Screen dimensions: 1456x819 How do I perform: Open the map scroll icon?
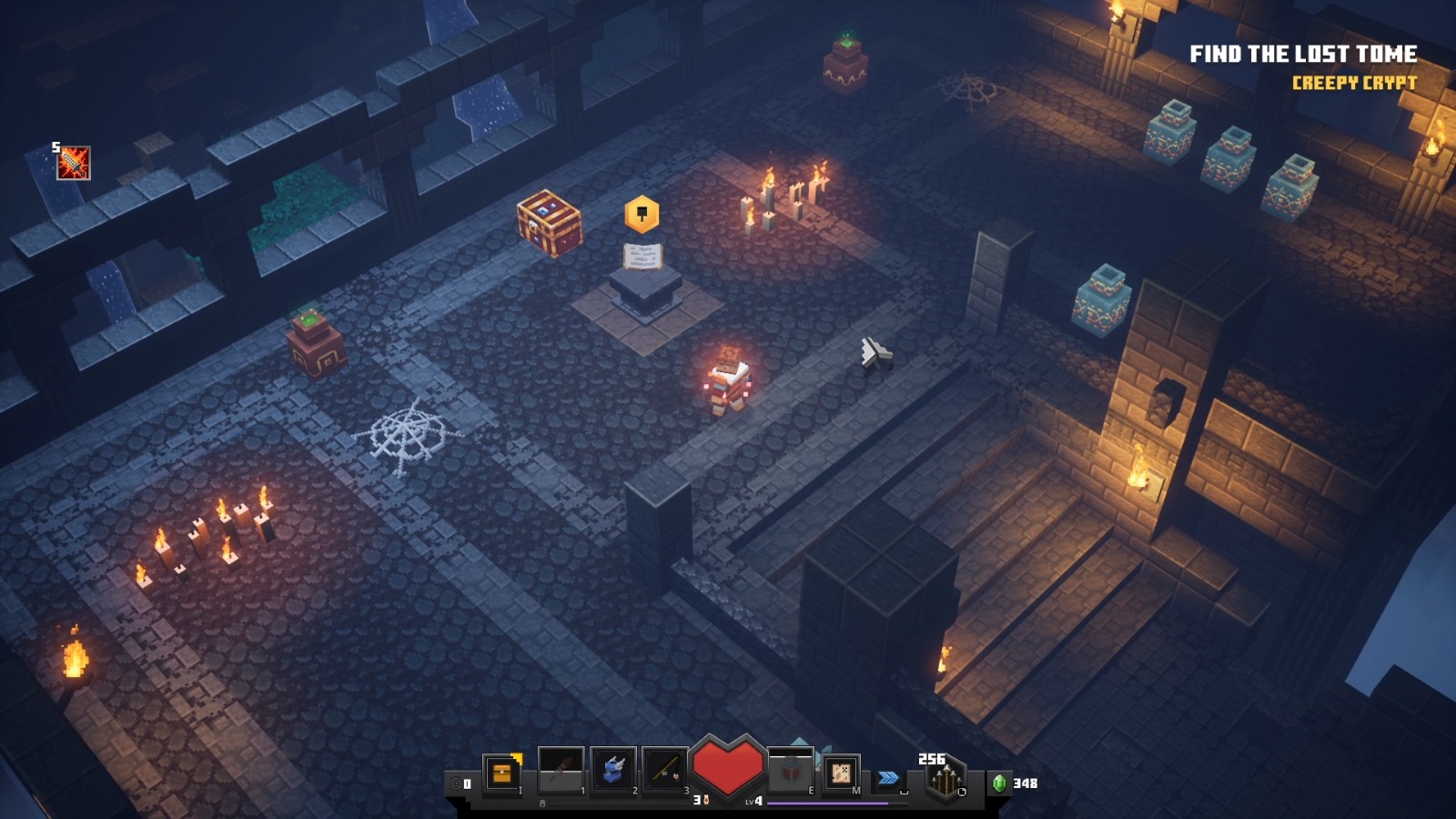point(841,773)
